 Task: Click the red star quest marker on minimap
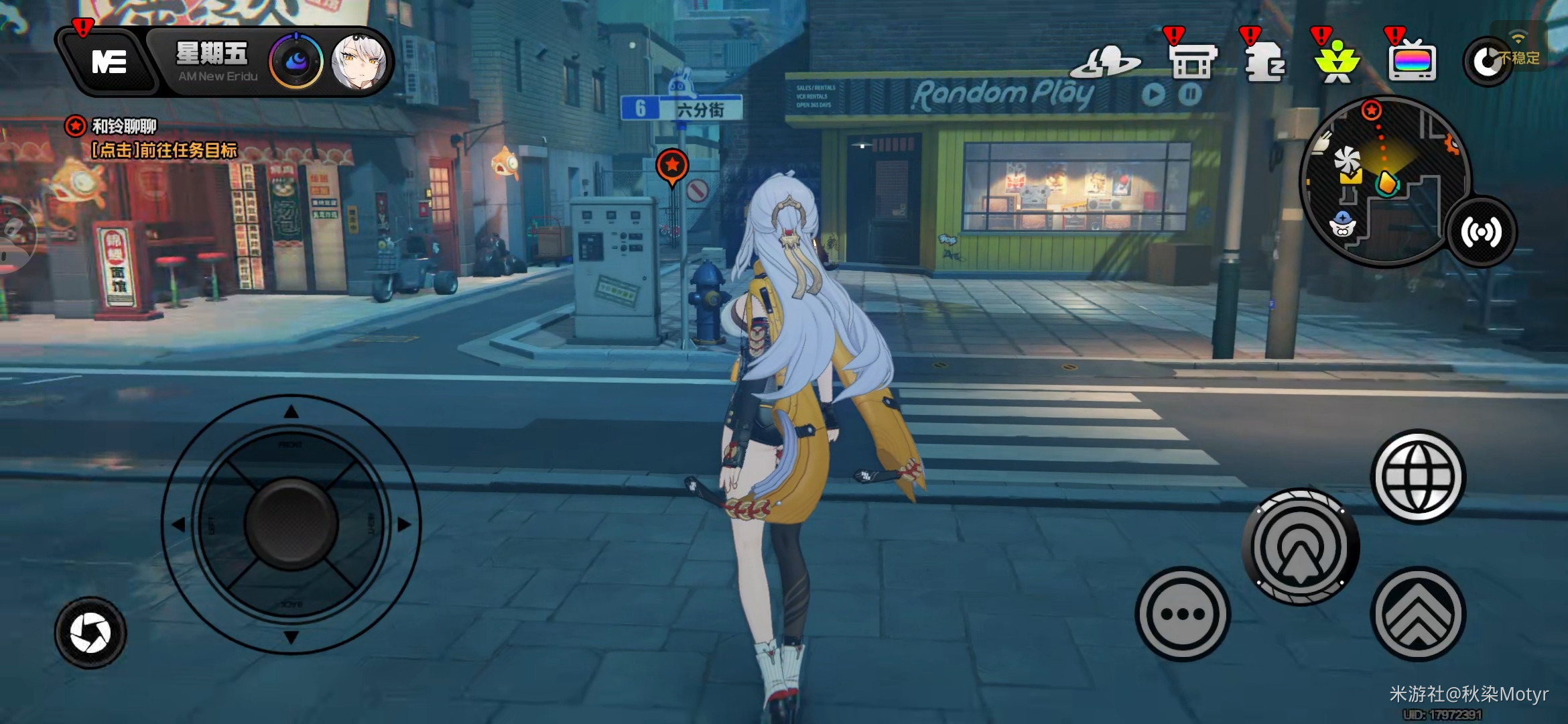pos(1372,110)
